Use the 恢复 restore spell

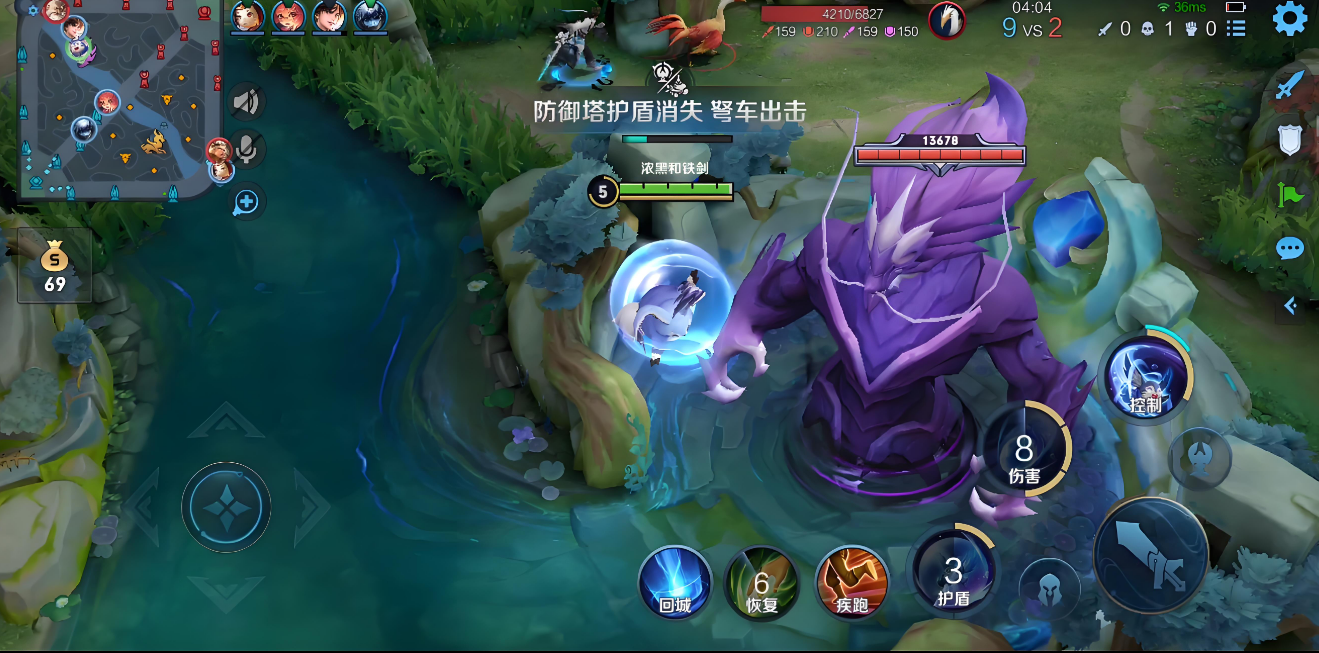coord(761,582)
